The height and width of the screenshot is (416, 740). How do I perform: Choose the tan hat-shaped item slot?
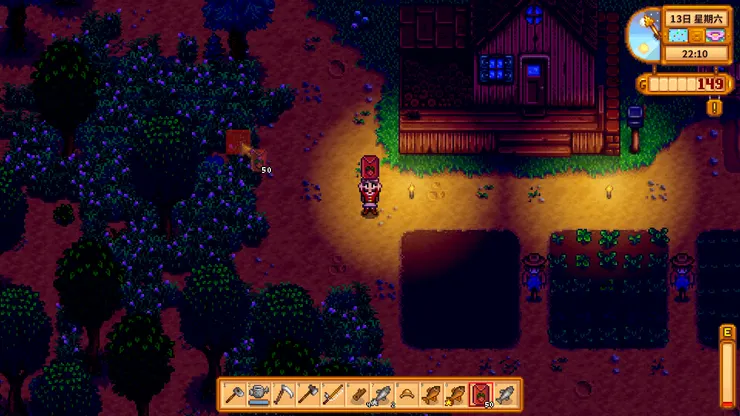[406, 395]
